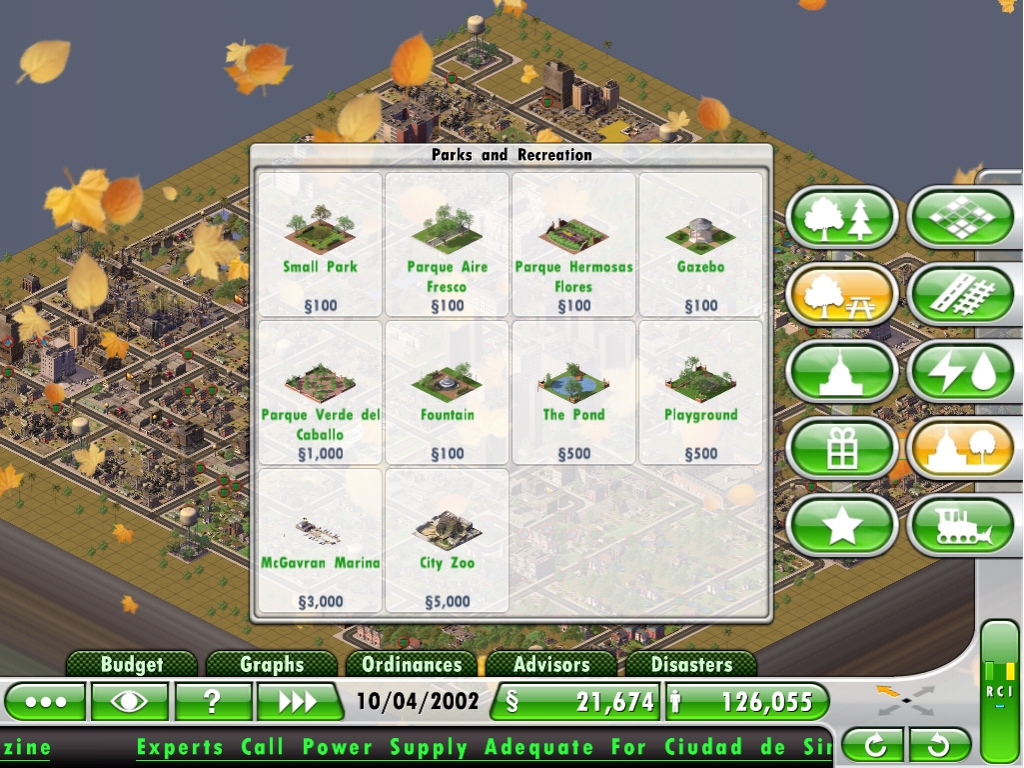Show the Graphs panel

(x=272, y=664)
